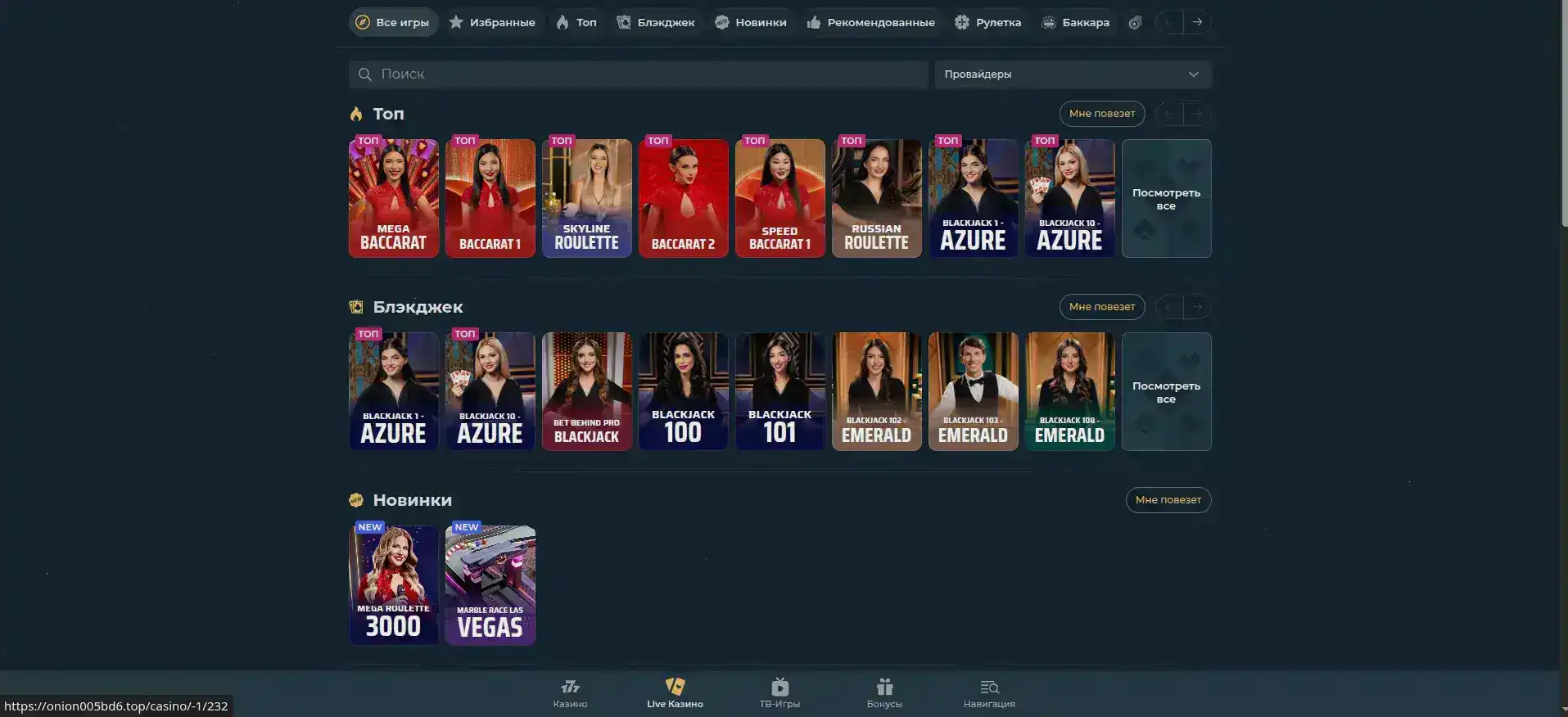Image resolution: width=1568 pixels, height=717 pixels.
Task: Open the Mega Roulette 3000 game
Action: click(394, 584)
